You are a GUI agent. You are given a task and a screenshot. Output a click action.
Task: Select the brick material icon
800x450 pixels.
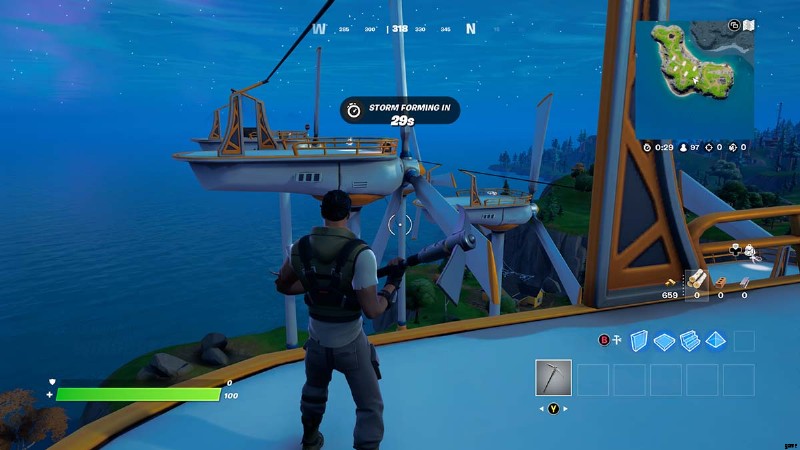(720, 283)
